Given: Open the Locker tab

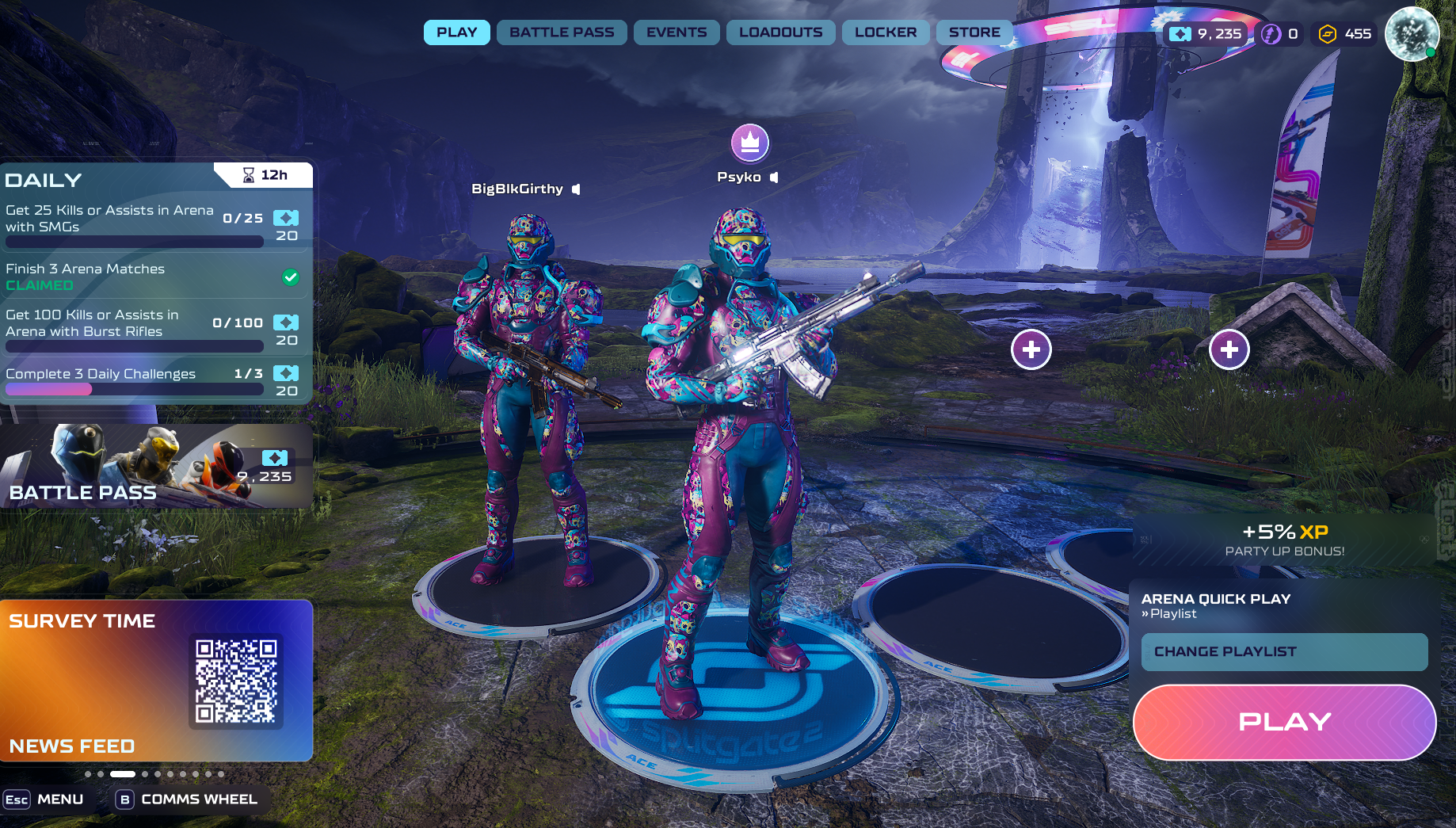Looking at the screenshot, I should click(x=886, y=32).
